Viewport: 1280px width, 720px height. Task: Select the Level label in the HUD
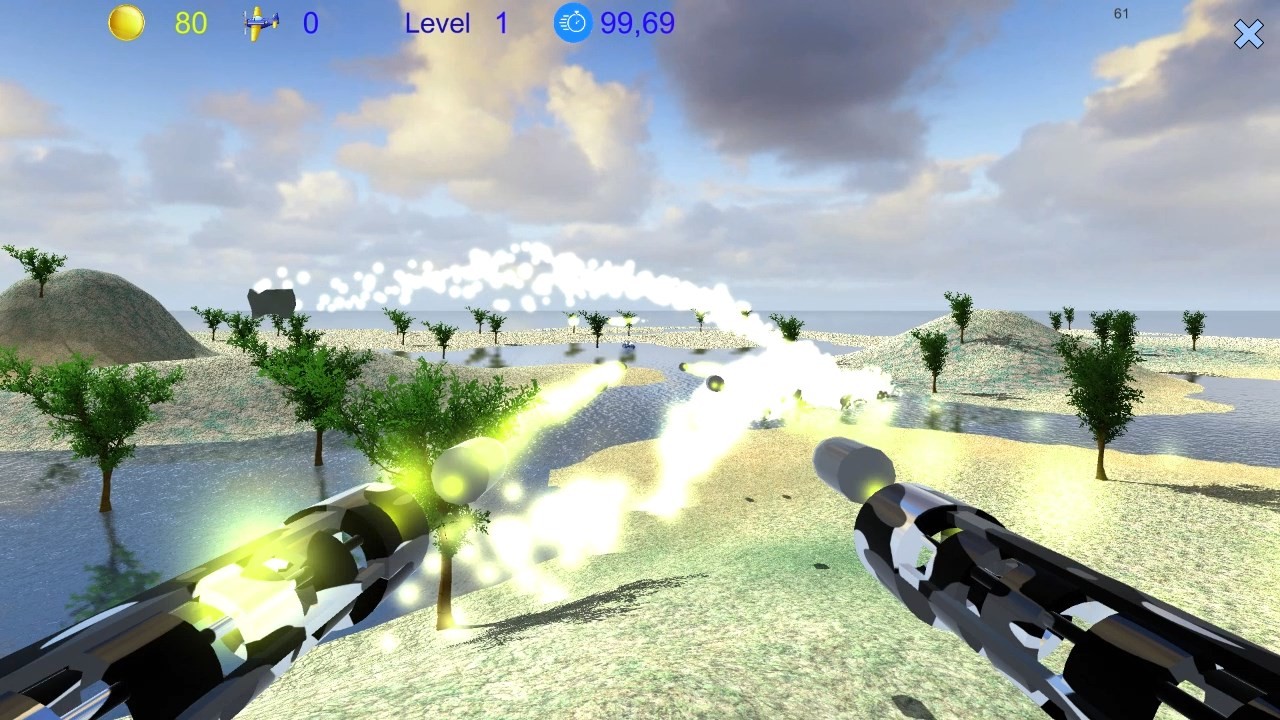pos(438,23)
